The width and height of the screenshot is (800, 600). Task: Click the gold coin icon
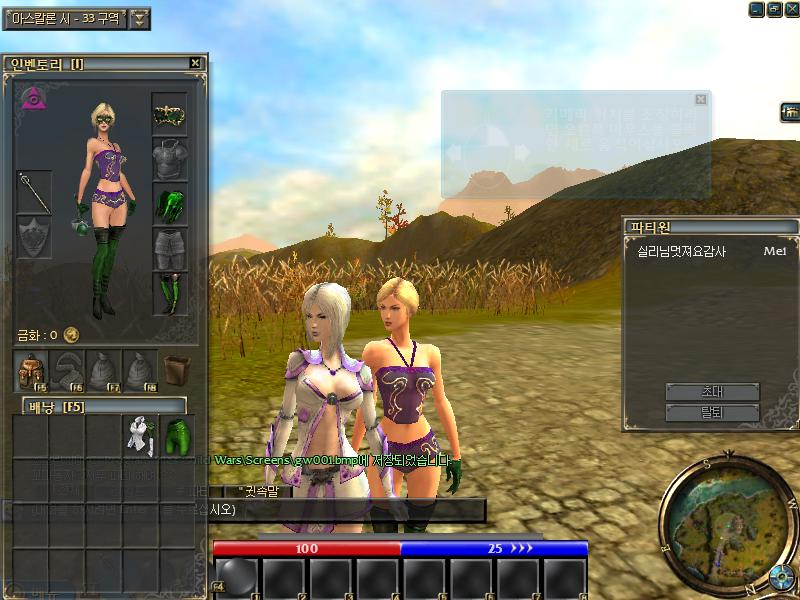tap(71, 335)
